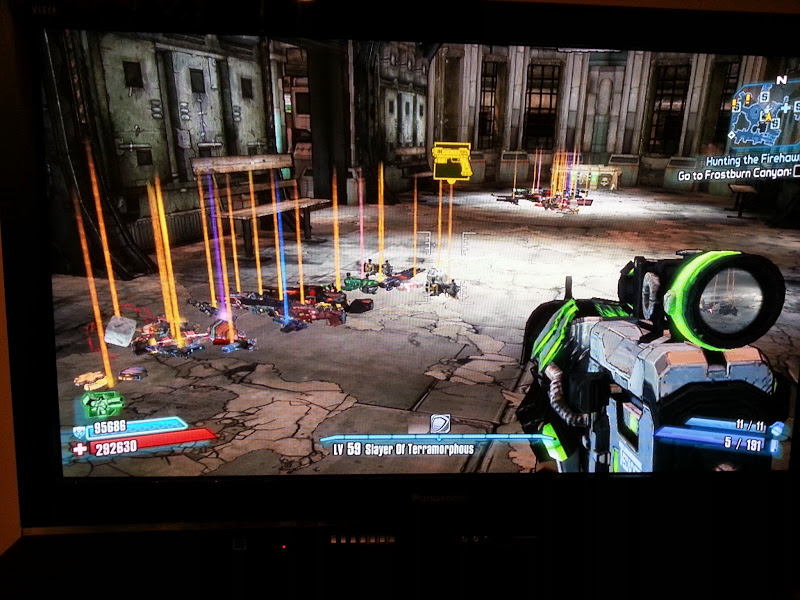Click the green icon above the shield bar
The width and height of the screenshot is (800, 600).
pos(102,404)
